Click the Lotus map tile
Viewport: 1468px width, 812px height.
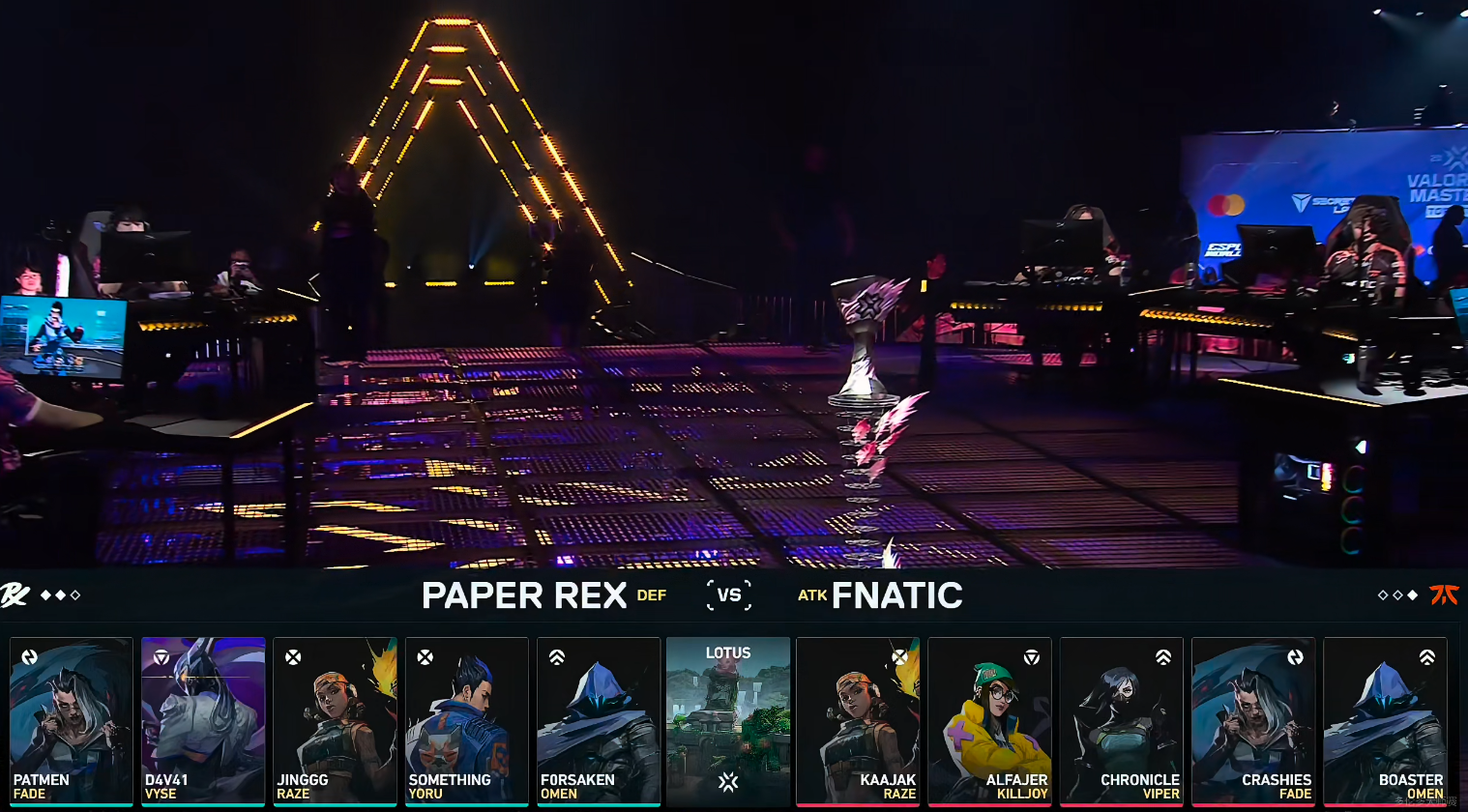(x=728, y=720)
